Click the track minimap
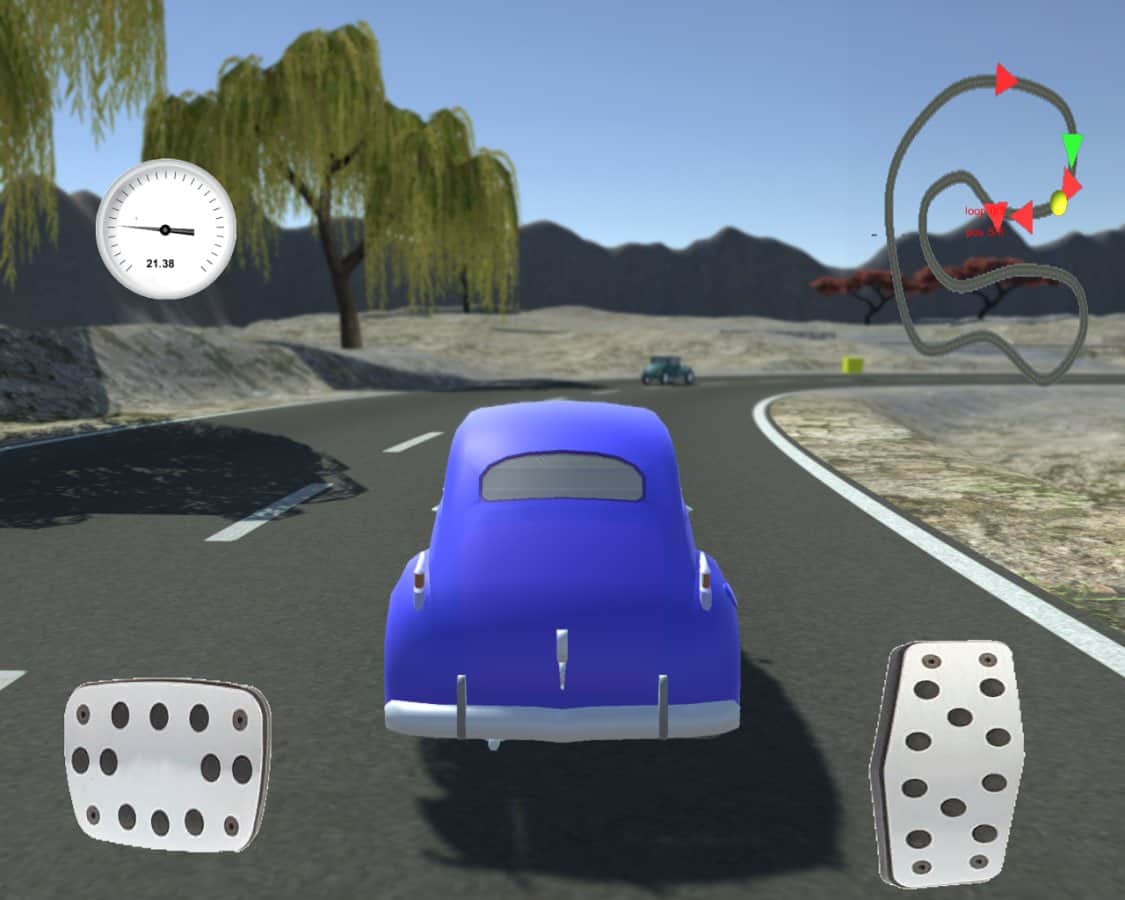The height and width of the screenshot is (900, 1125). click(987, 225)
